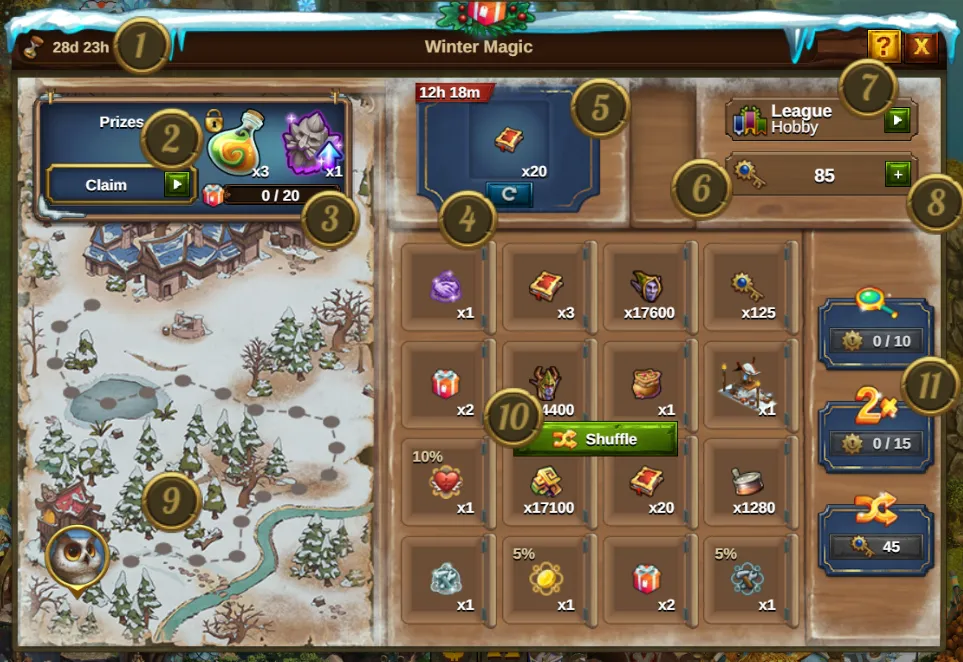
Task: Claim the prizes with the green arrow
Action: point(177,185)
